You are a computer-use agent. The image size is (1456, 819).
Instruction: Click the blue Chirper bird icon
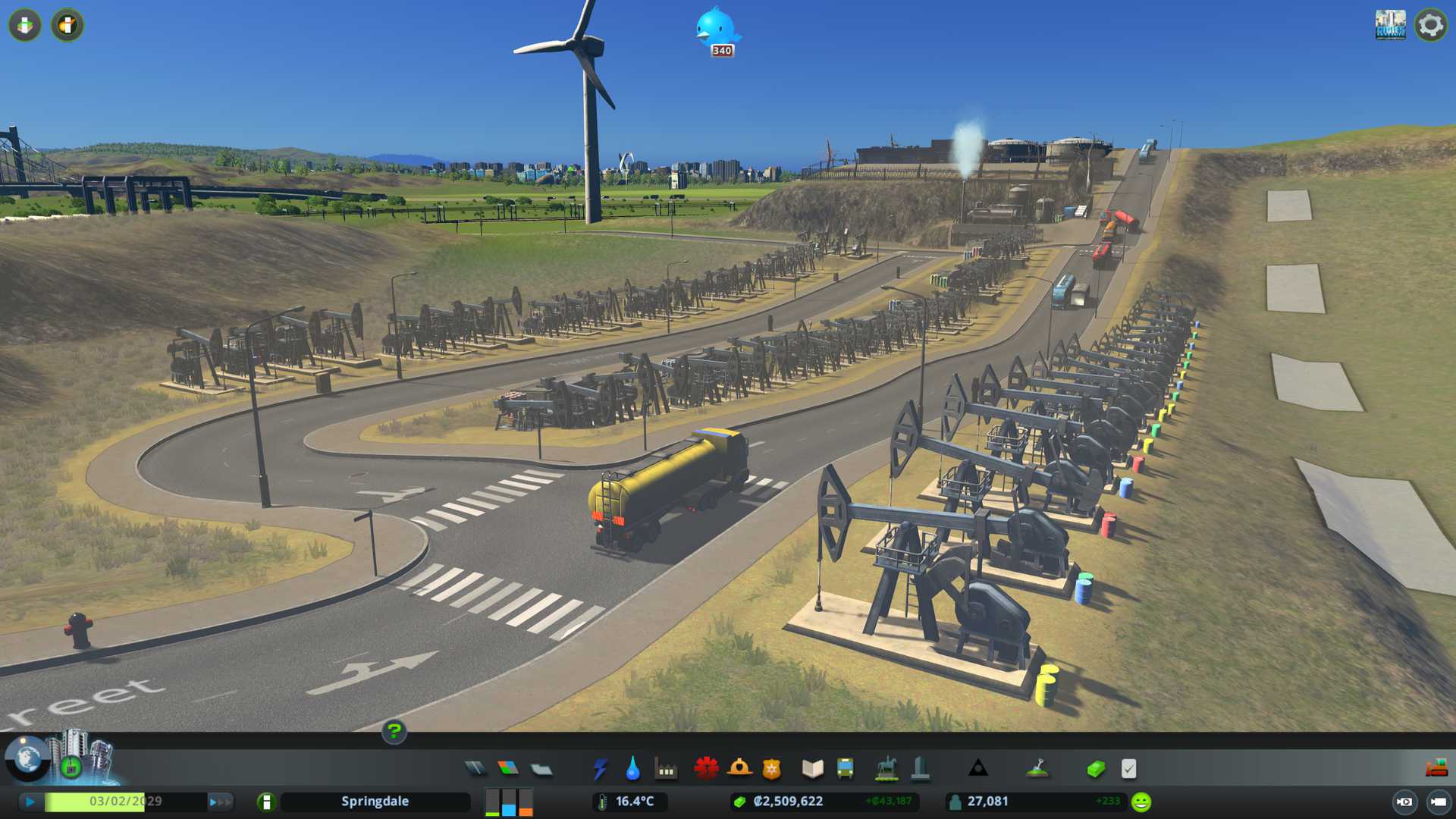[x=715, y=29]
